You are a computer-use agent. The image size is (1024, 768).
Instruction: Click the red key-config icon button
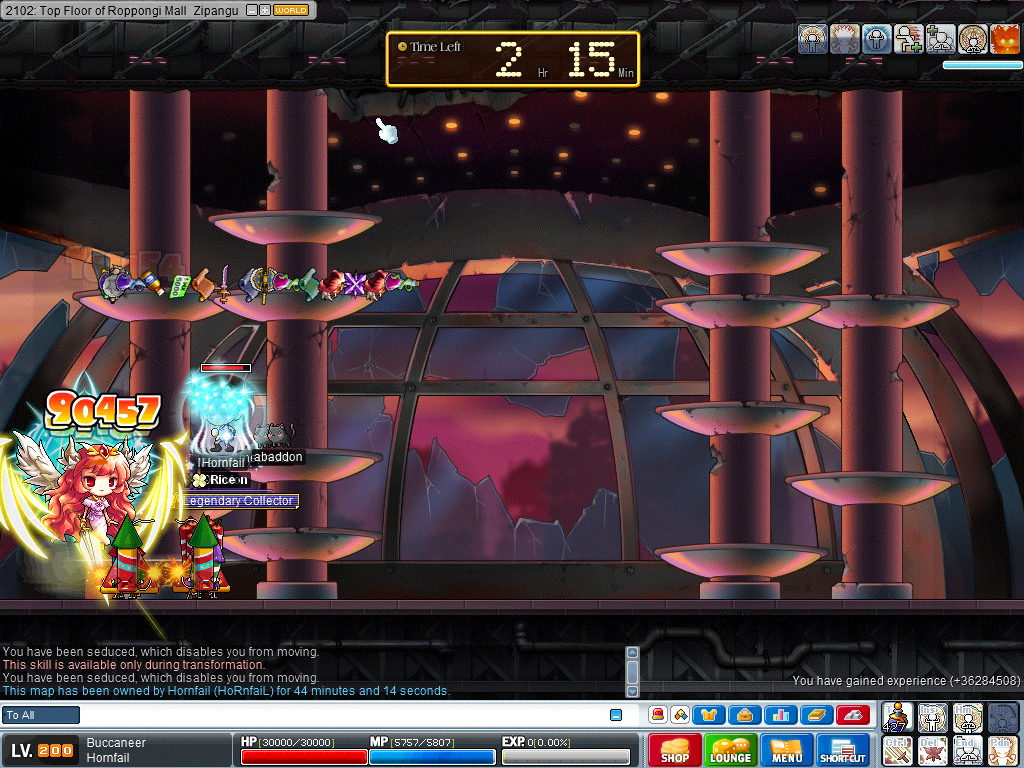pyautogui.click(x=853, y=715)
